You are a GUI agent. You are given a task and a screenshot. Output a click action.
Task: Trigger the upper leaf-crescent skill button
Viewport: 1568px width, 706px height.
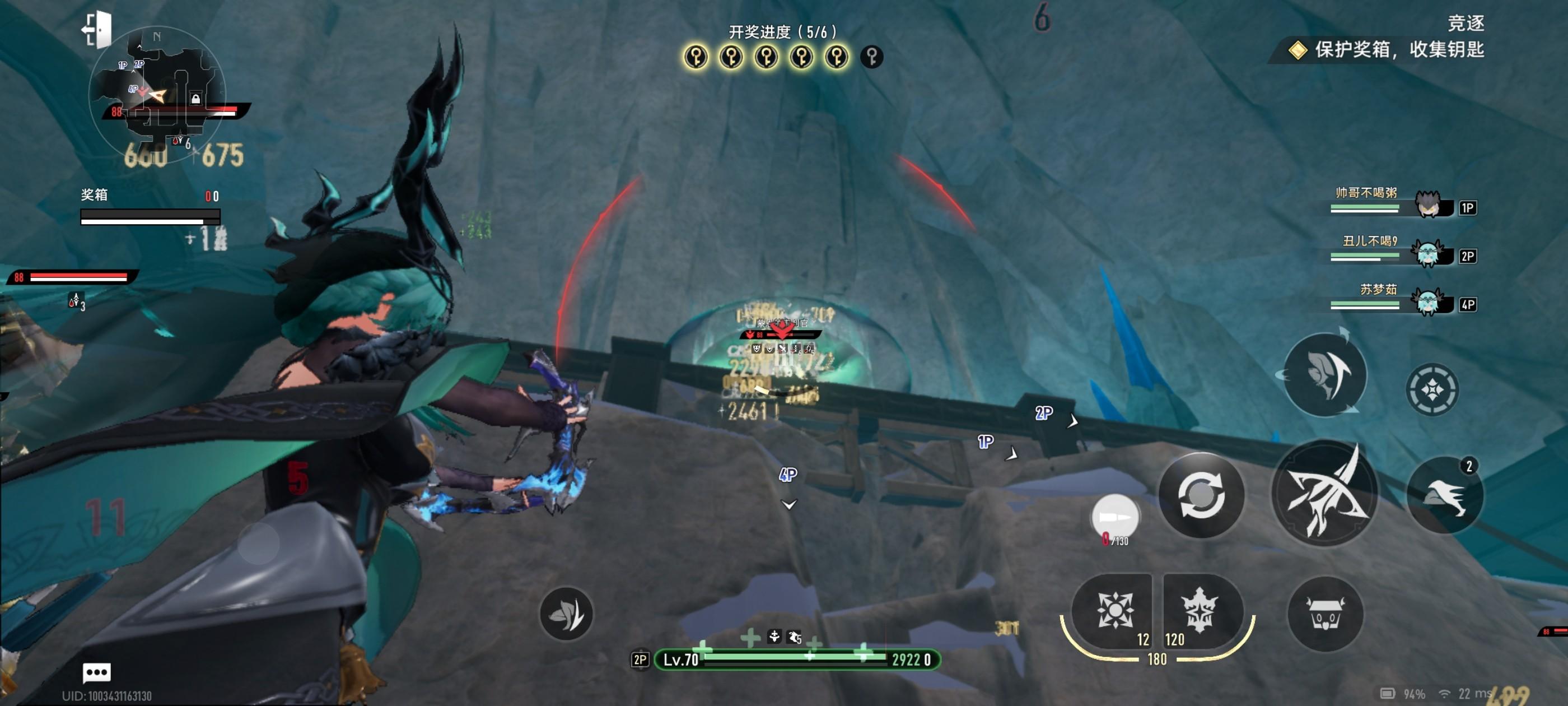pos(1324,375)
